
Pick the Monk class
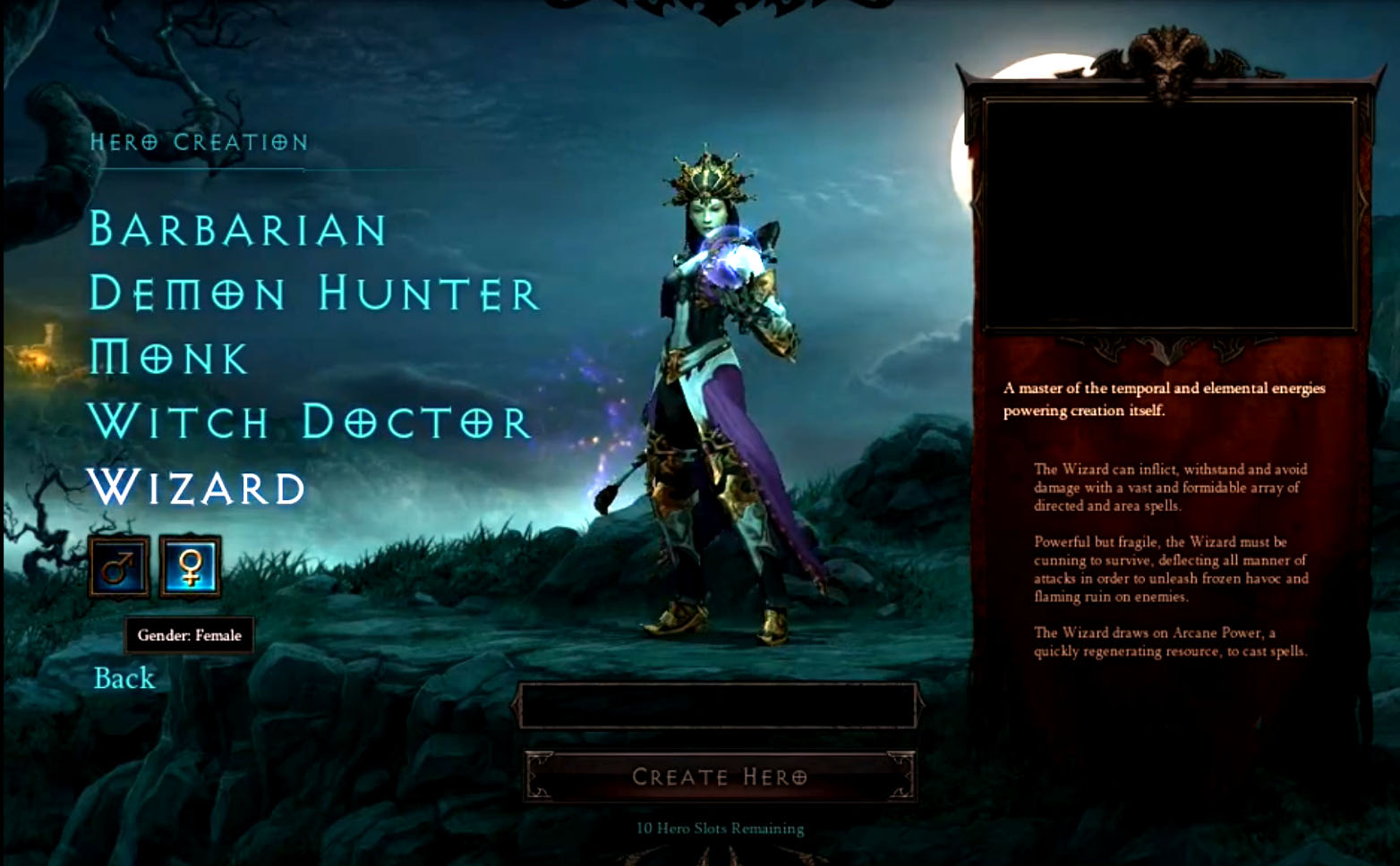168,358
